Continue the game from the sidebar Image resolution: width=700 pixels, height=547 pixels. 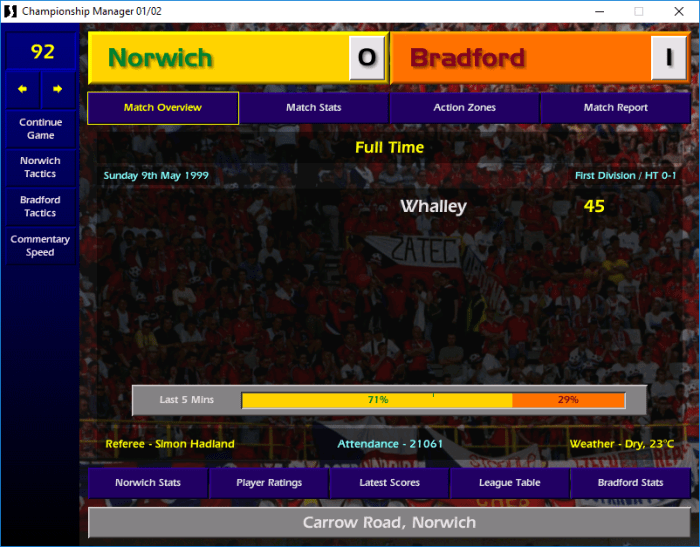pos(40,129)
